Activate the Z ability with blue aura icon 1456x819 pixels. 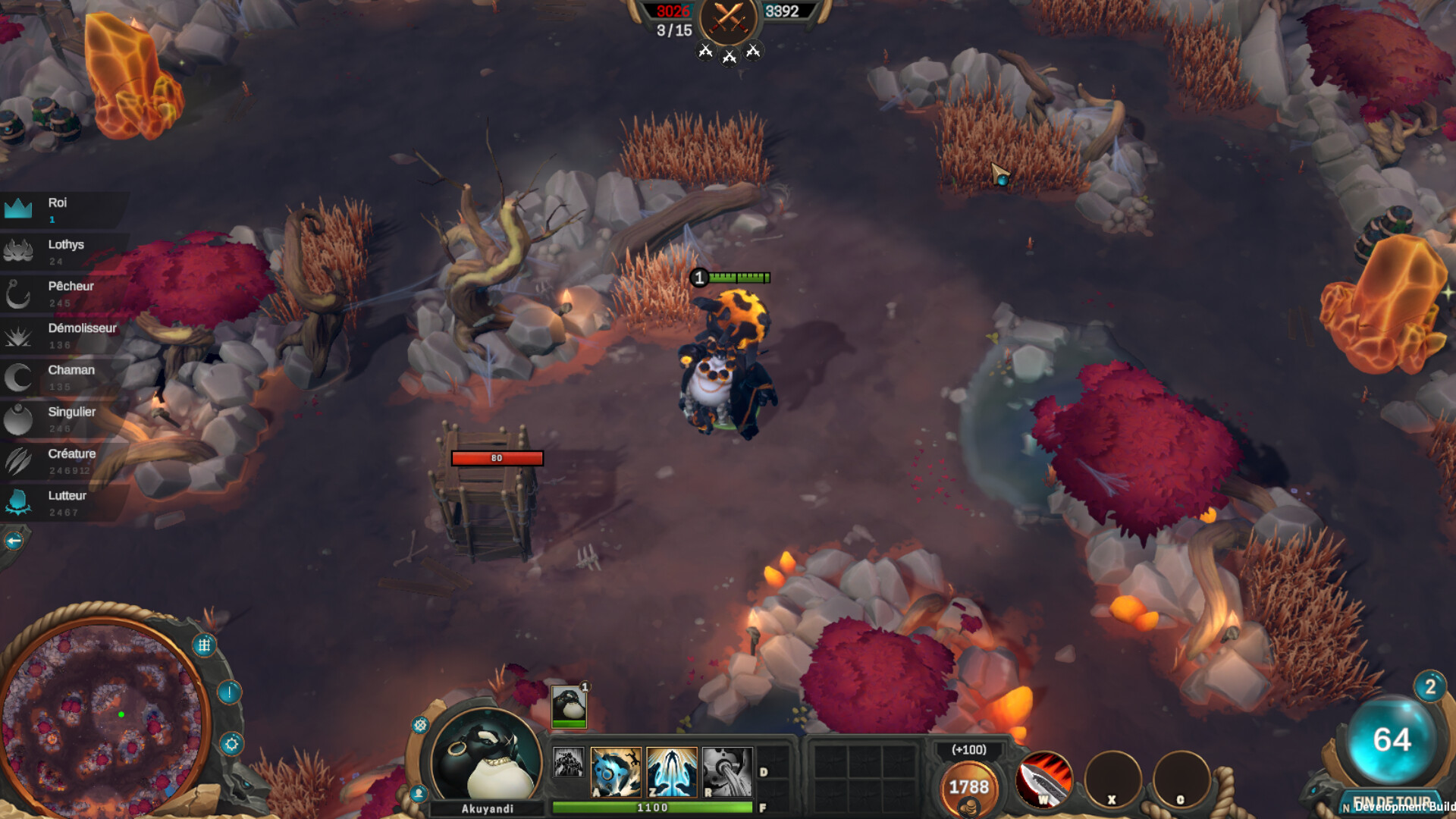click(x=671, y=773)
